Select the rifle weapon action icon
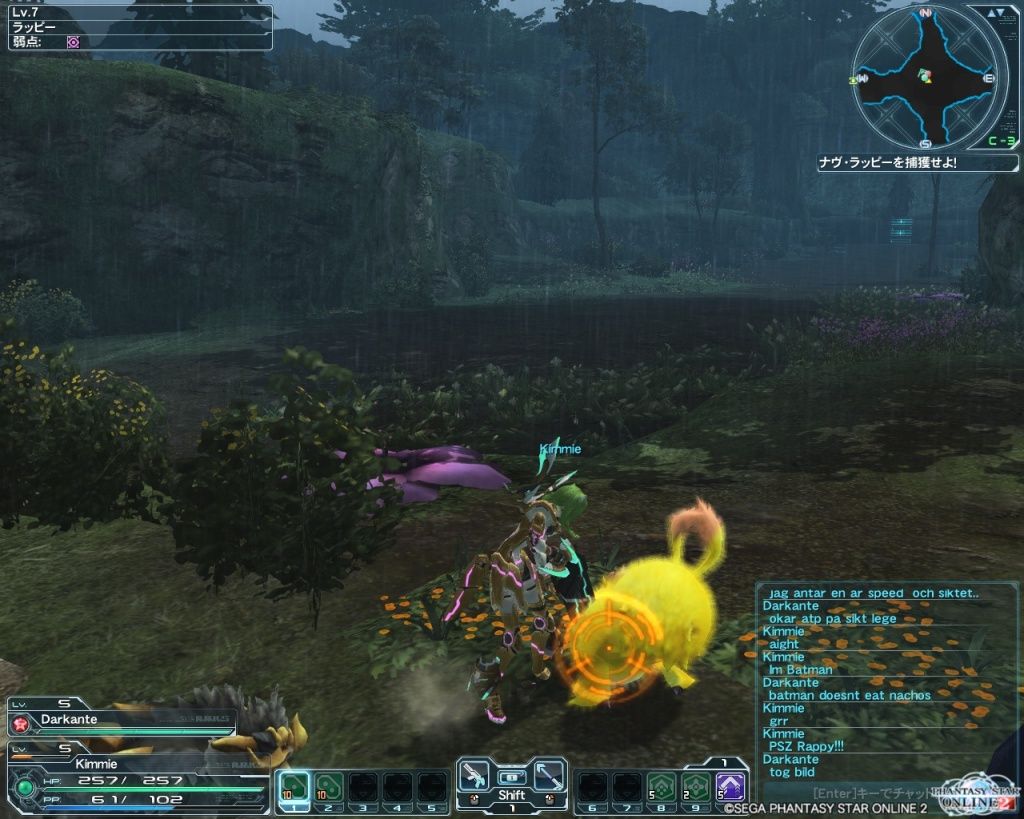 point(475,775)
